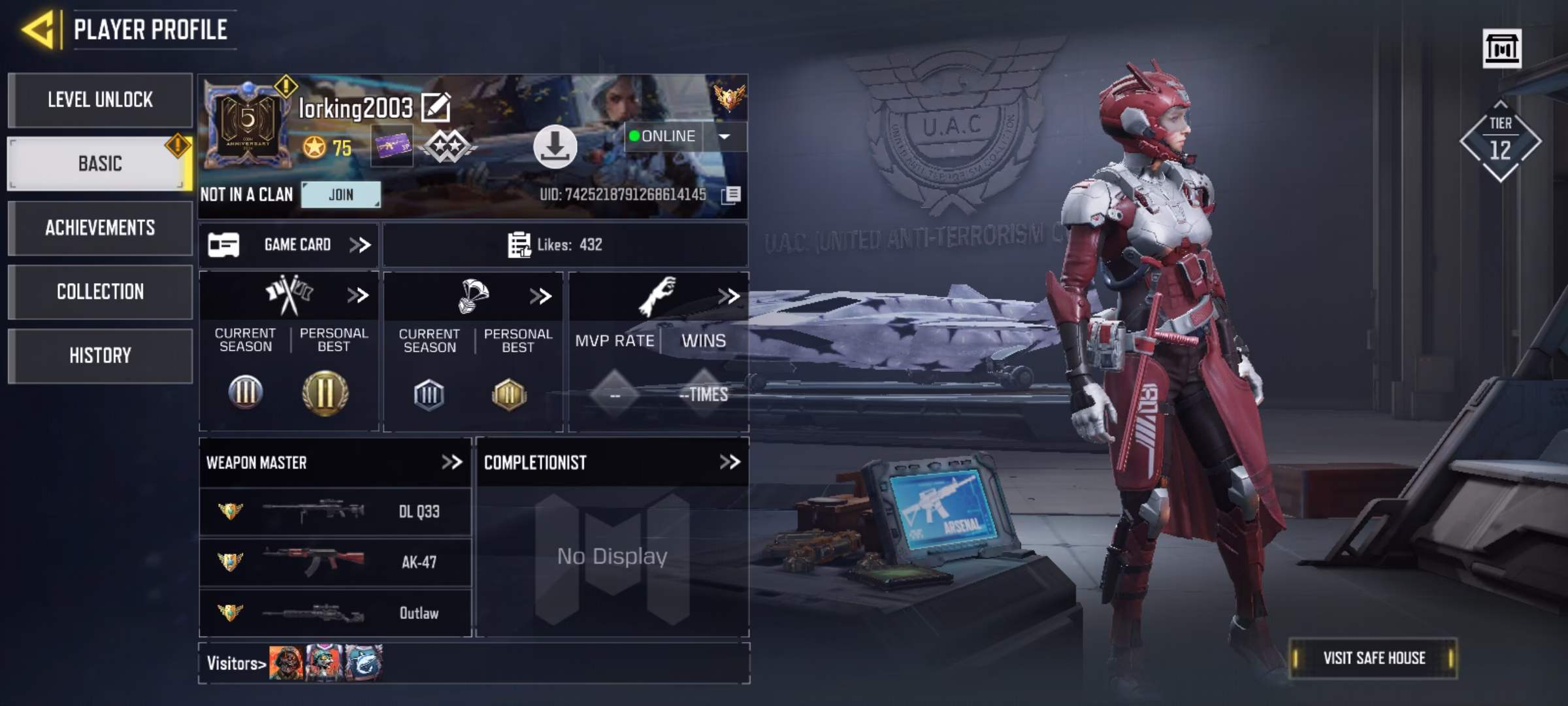
Task: Expand the Completionist section
Action: click(x=729, y=462)
